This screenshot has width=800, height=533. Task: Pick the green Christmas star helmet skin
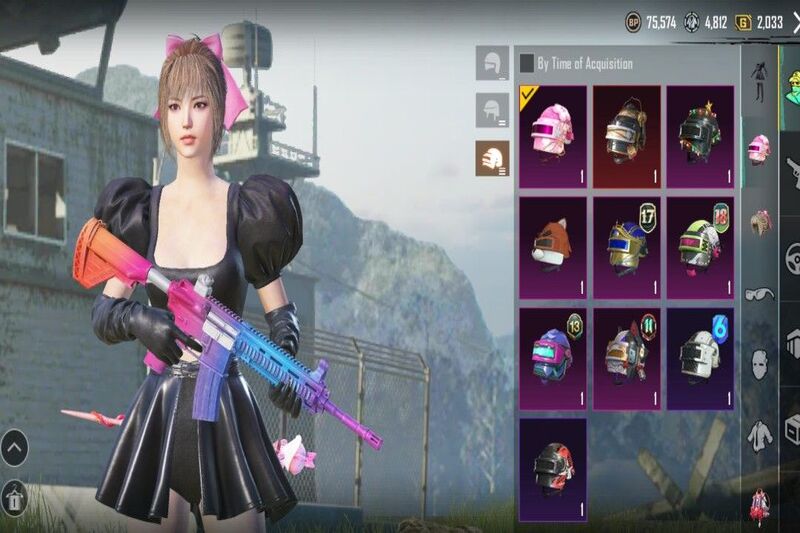coord(700,137)
